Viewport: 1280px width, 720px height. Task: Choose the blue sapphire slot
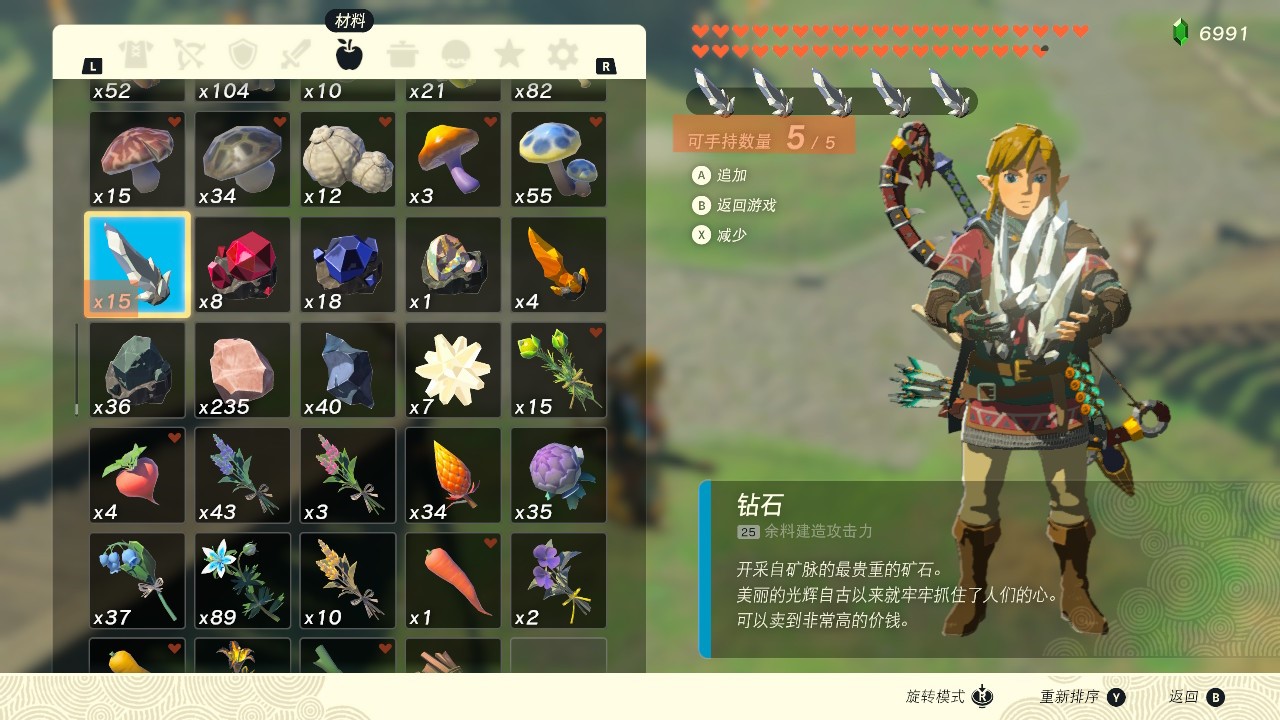click(348, 265)
